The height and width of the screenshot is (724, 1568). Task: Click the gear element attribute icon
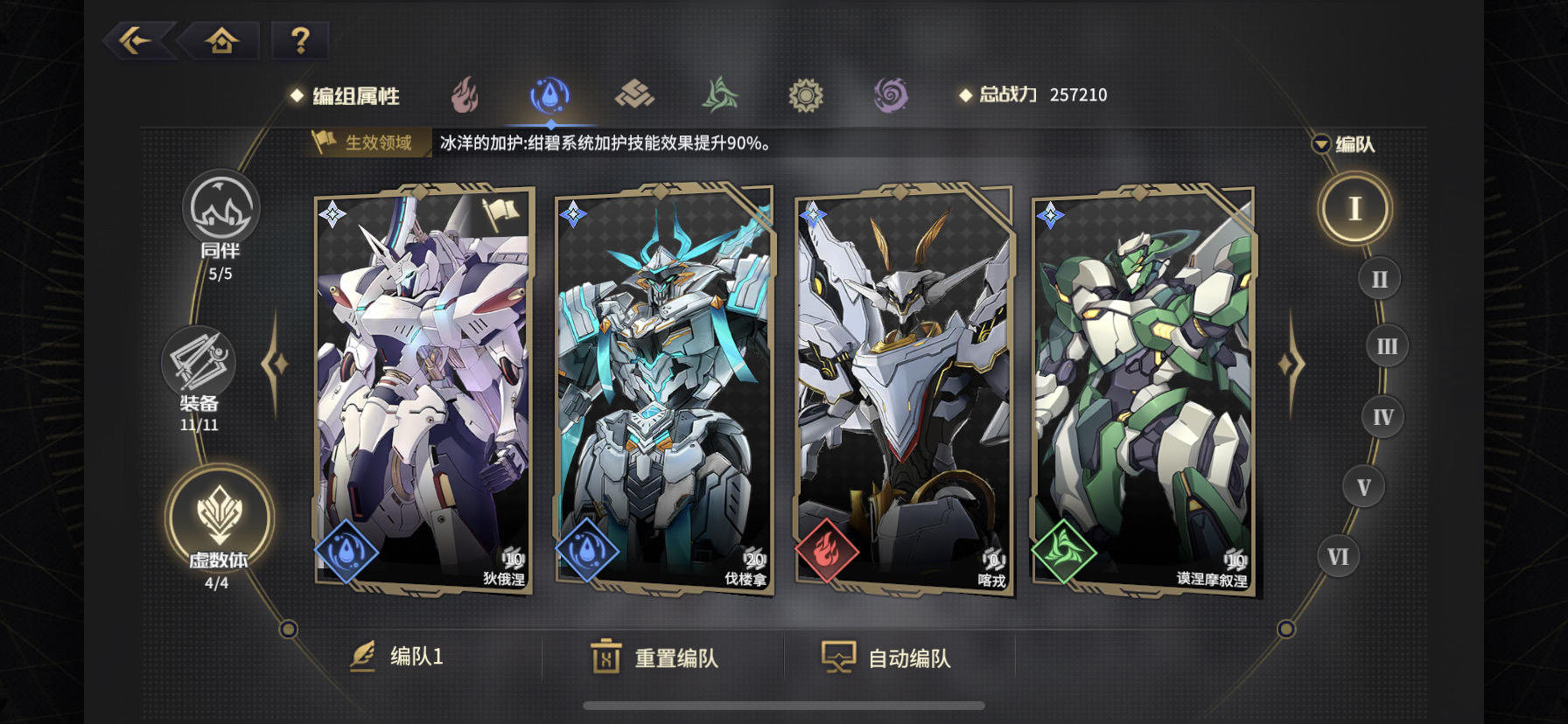coord(804,94)
